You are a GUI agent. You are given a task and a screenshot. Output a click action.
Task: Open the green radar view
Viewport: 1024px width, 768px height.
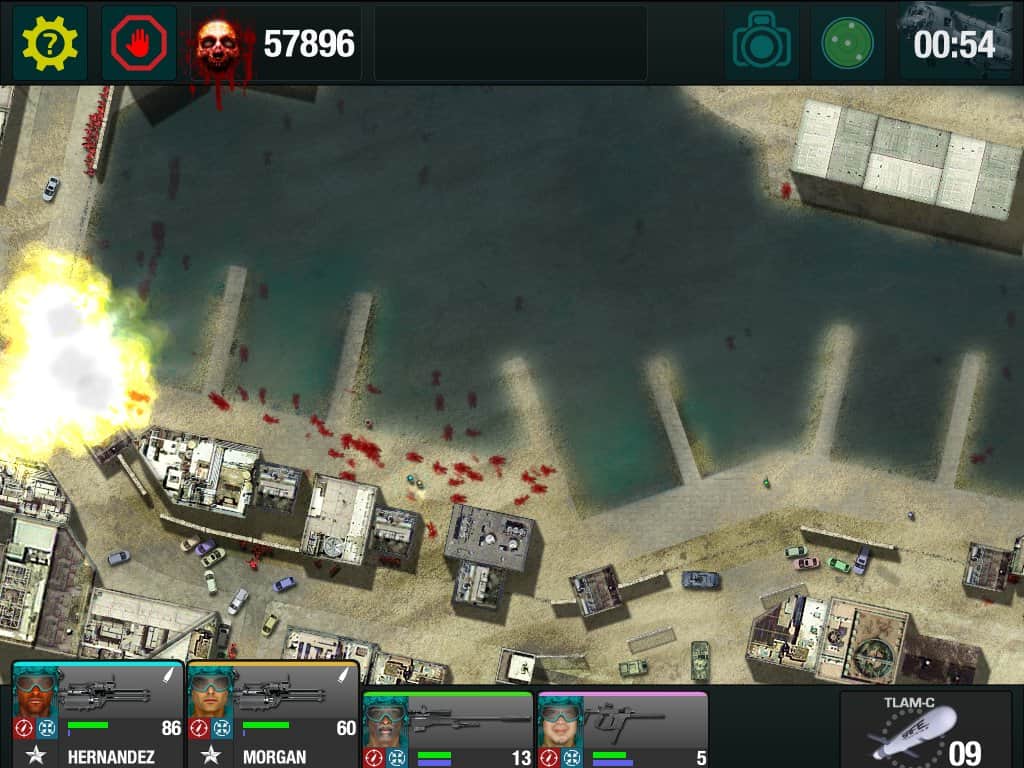coord(847,44)
